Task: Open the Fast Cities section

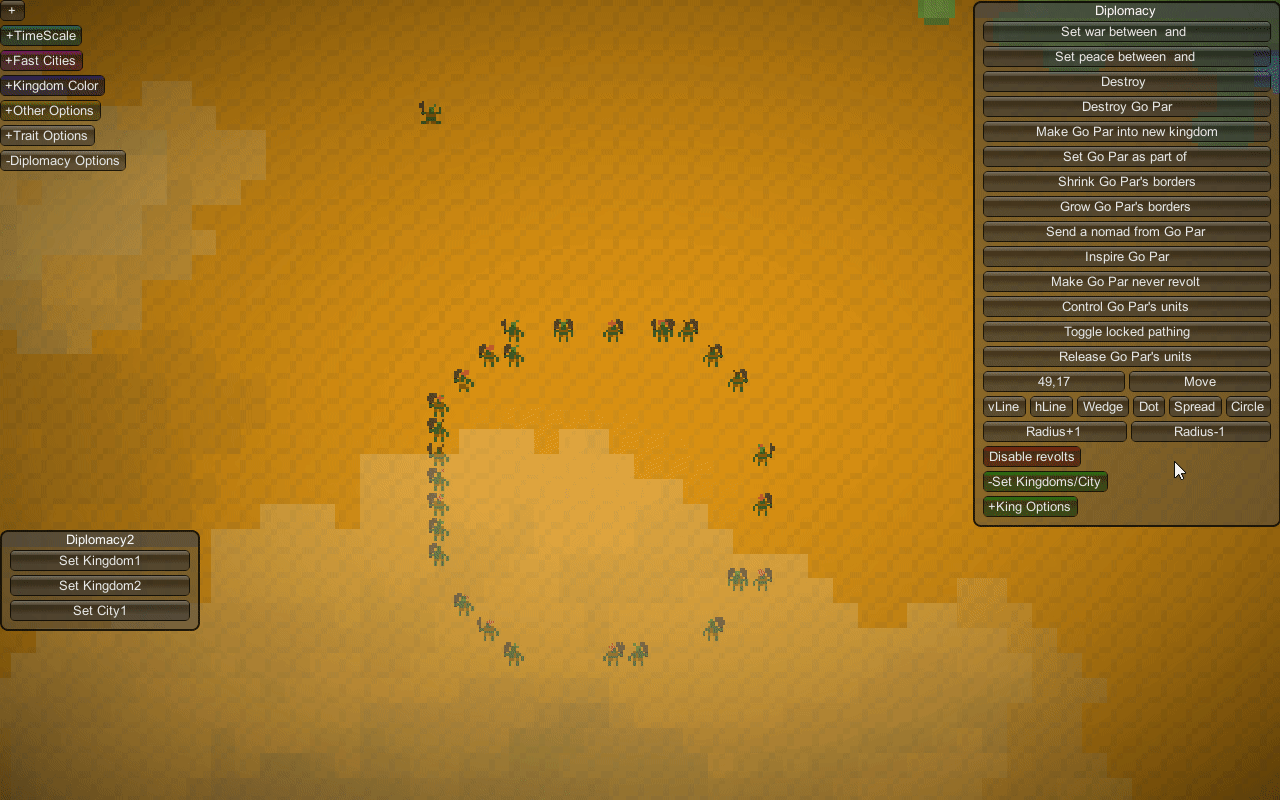Action: point(41,61)
